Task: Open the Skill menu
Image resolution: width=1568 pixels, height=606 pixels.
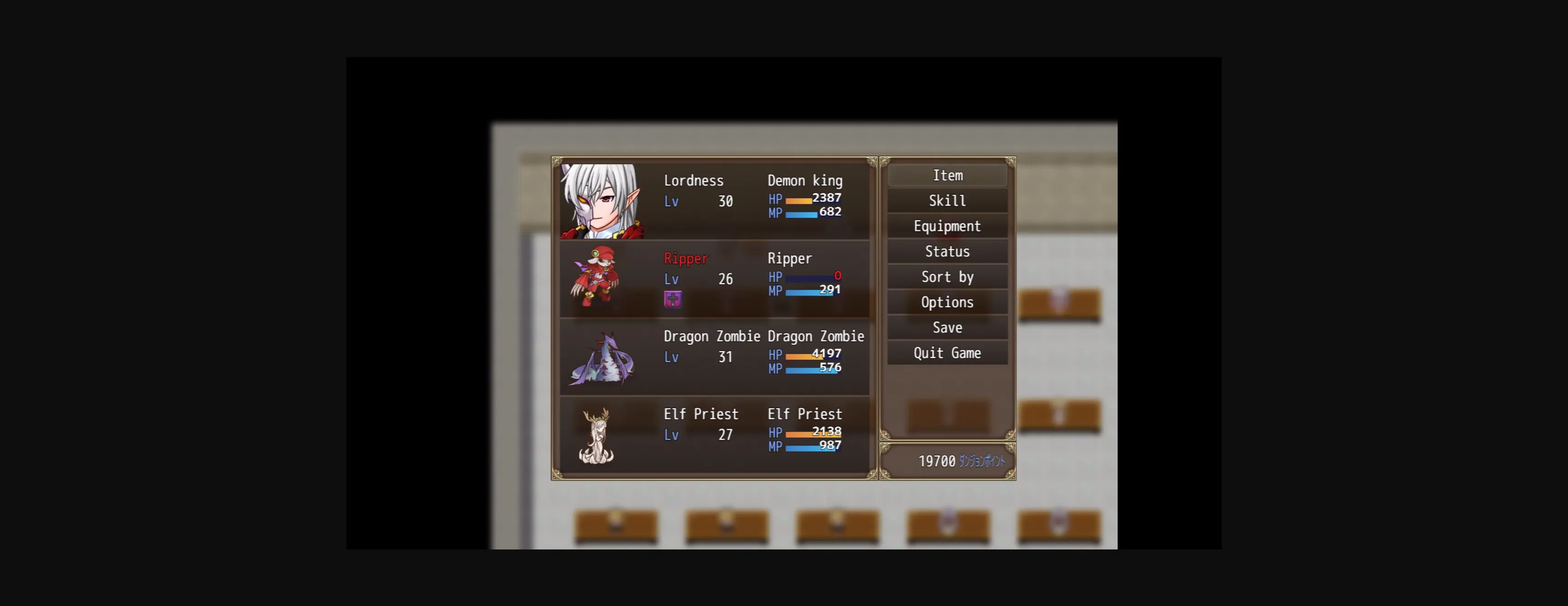Action: (947, 200)
